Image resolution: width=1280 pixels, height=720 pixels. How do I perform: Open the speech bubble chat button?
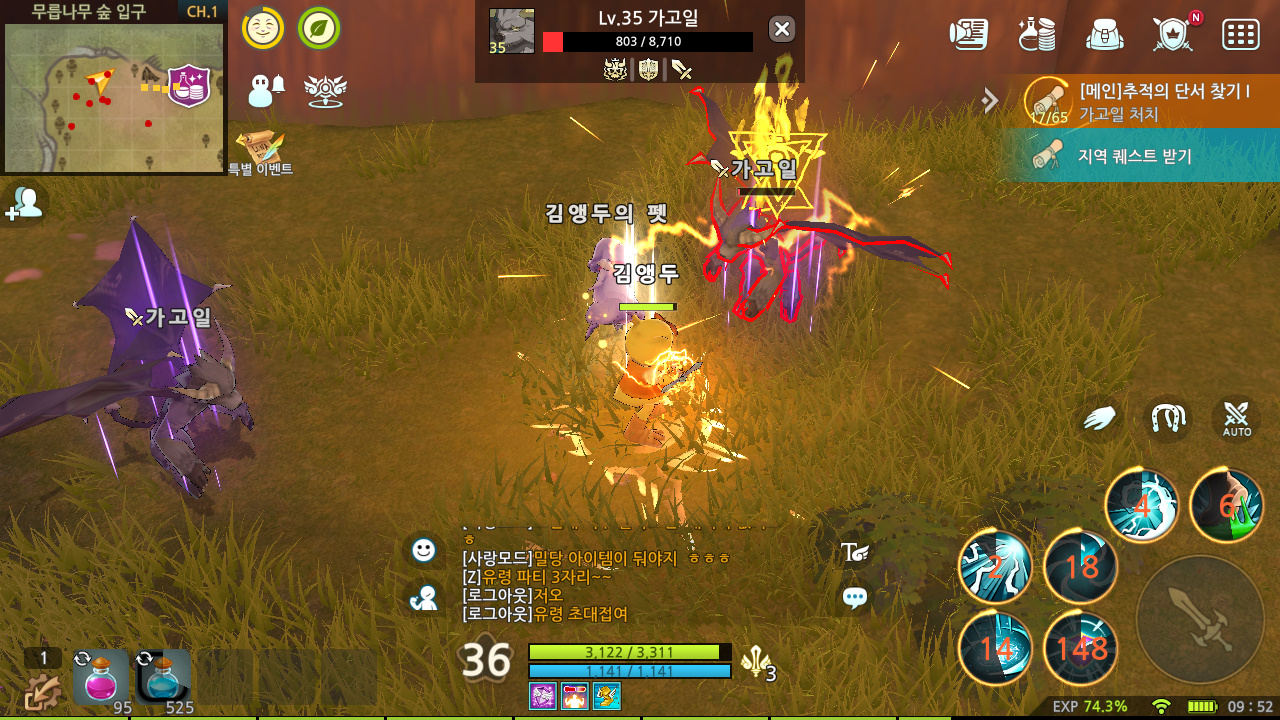tap(855, 598)
